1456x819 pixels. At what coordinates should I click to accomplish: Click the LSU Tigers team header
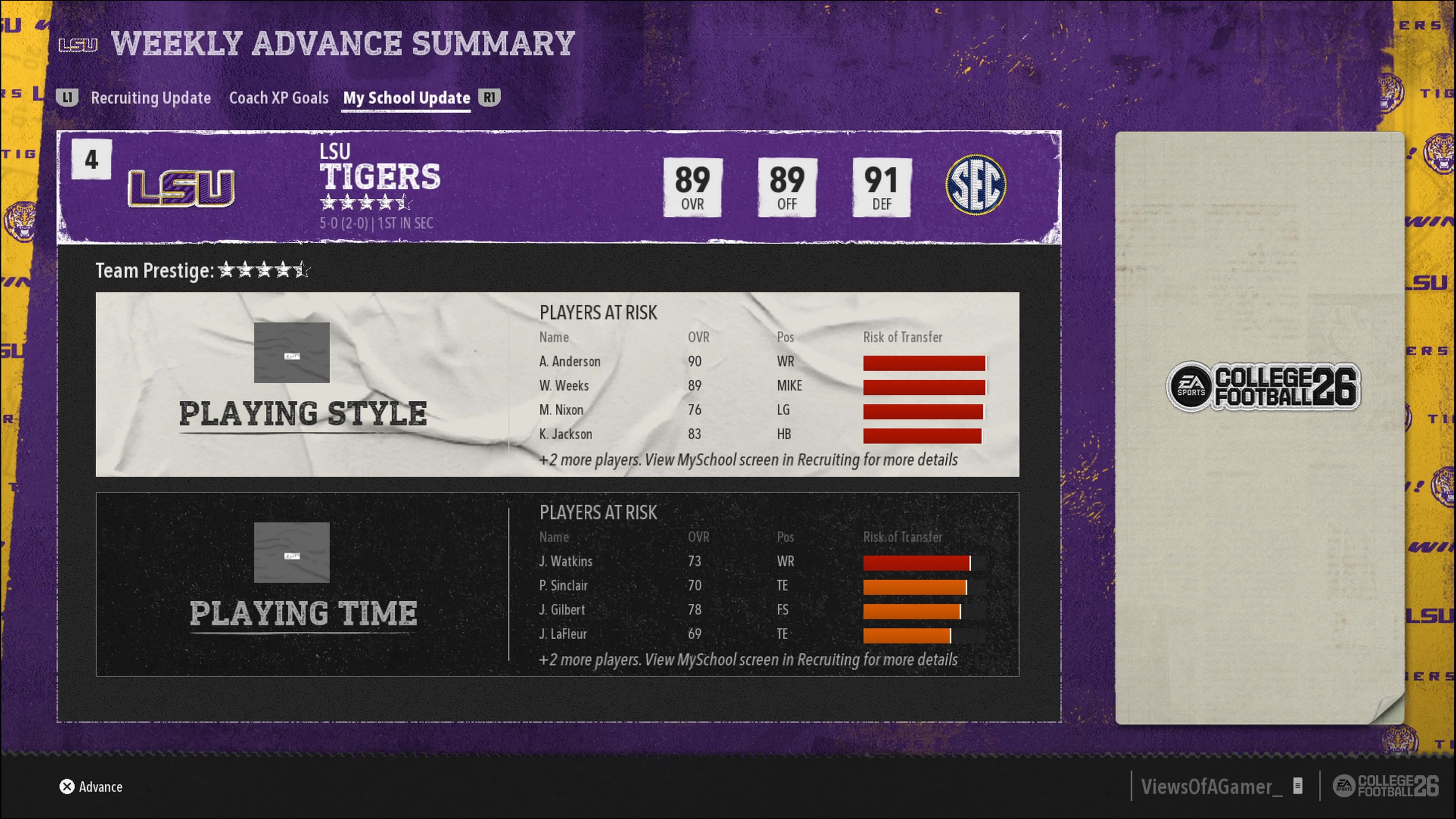(x=380, y=176)
